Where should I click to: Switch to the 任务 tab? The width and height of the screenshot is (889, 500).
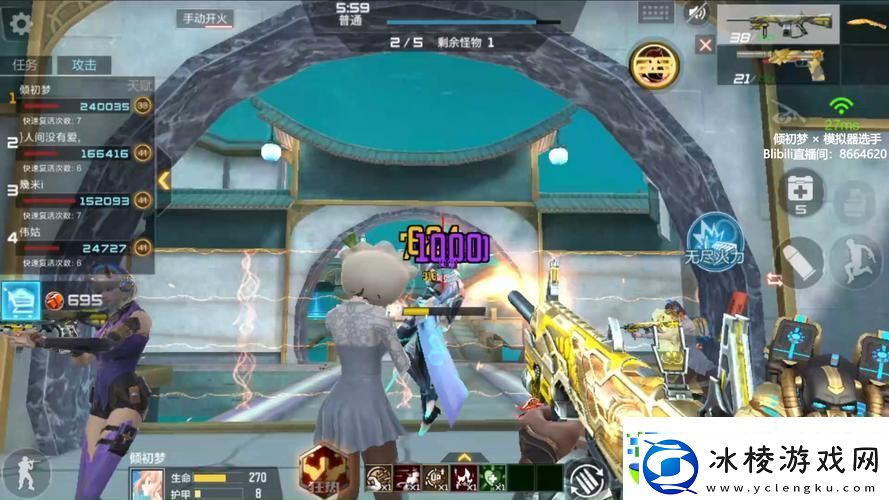click(25, 64)
